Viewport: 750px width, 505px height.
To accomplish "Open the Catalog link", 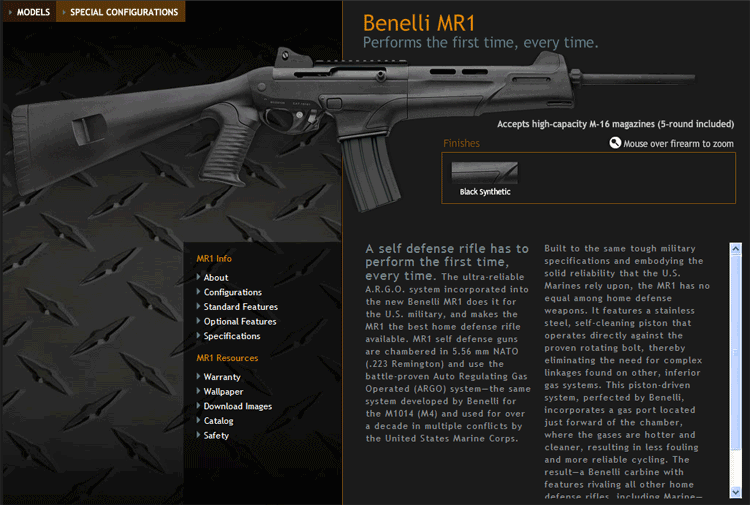I will coord(219,421).
